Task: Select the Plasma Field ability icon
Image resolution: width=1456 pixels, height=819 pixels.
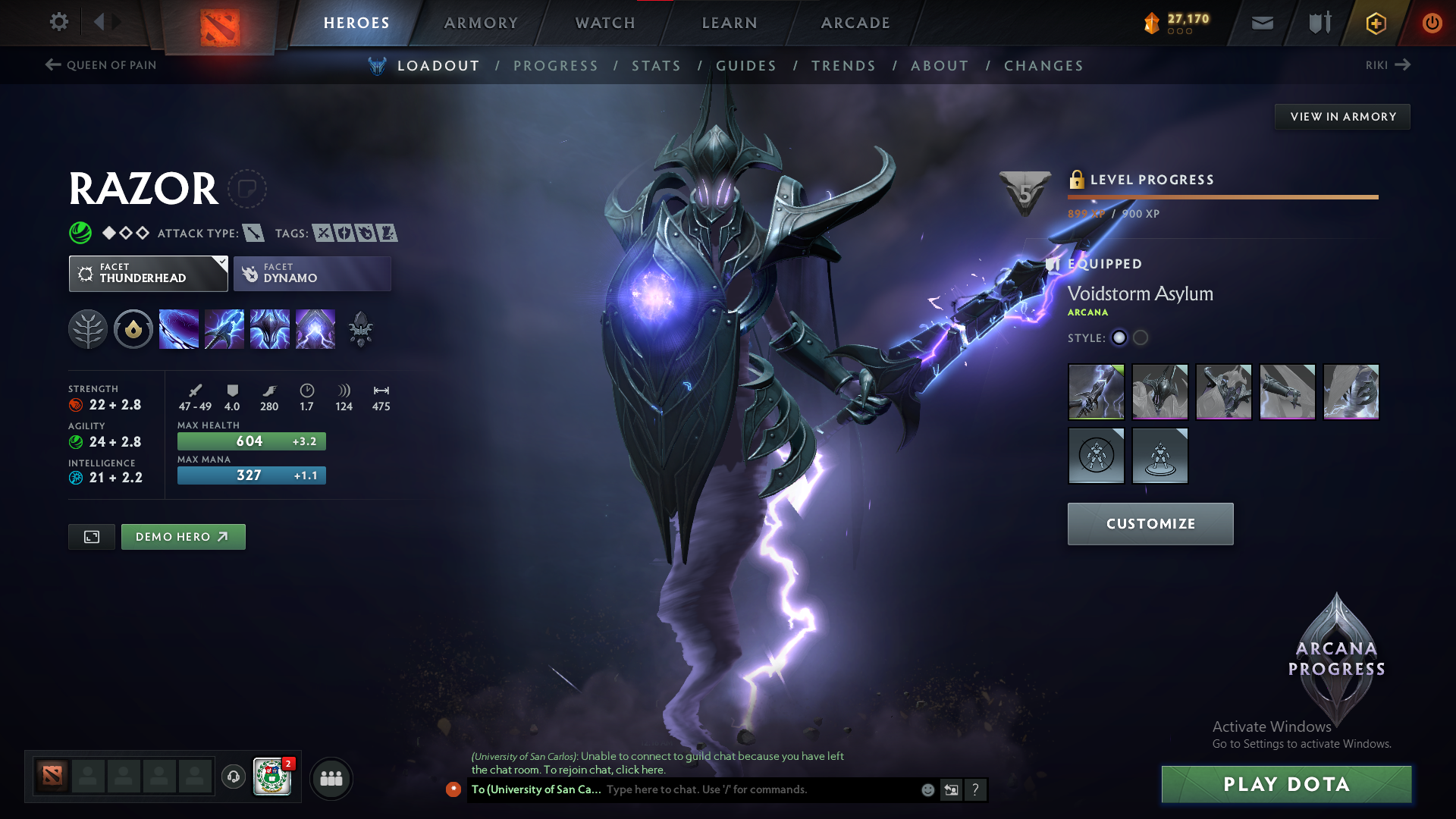Action: pyautogui.click(x=179, y=328)
